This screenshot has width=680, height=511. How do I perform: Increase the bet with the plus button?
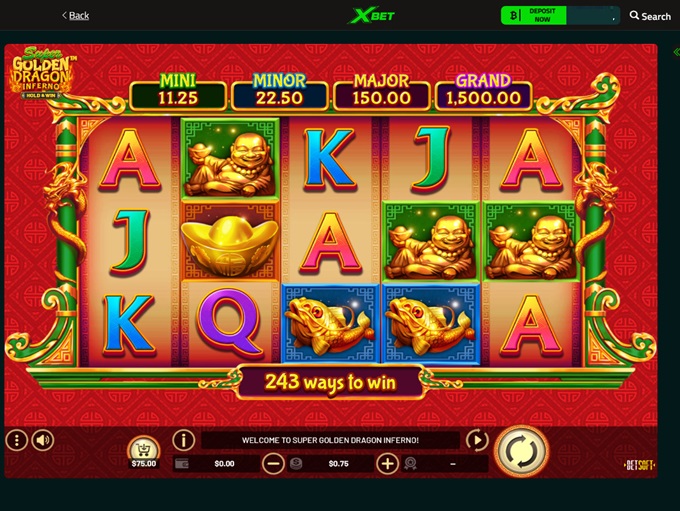coord(387,463)
